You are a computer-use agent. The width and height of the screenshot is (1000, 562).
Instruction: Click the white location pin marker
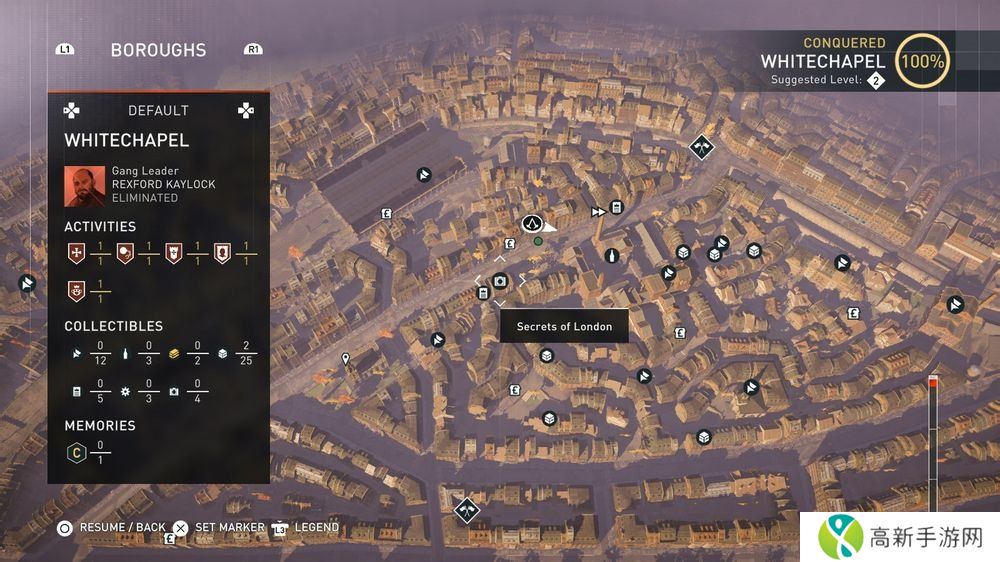[x=346, y=358]
